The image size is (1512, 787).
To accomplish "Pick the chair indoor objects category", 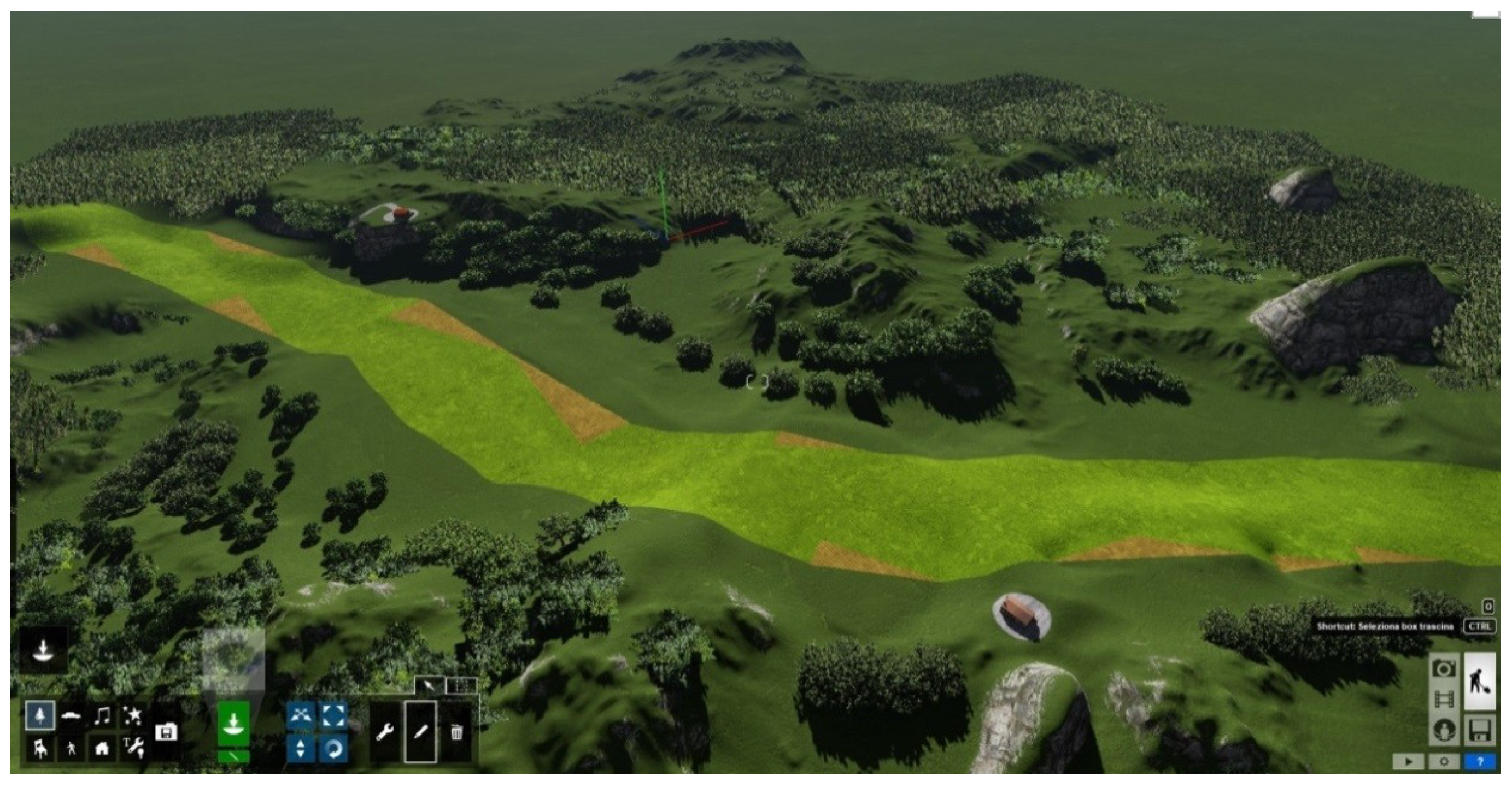I will [40, 748].
